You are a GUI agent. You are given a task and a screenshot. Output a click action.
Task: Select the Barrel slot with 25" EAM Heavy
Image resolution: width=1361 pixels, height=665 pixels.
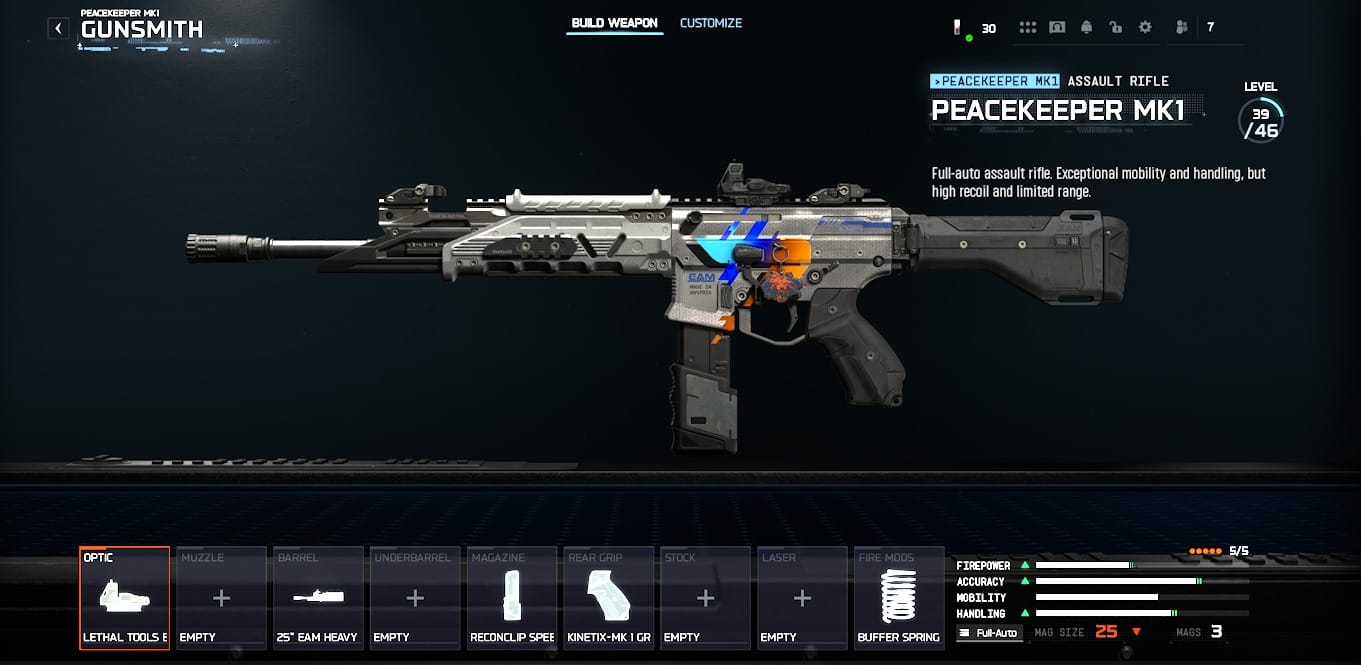coord(318,598)
